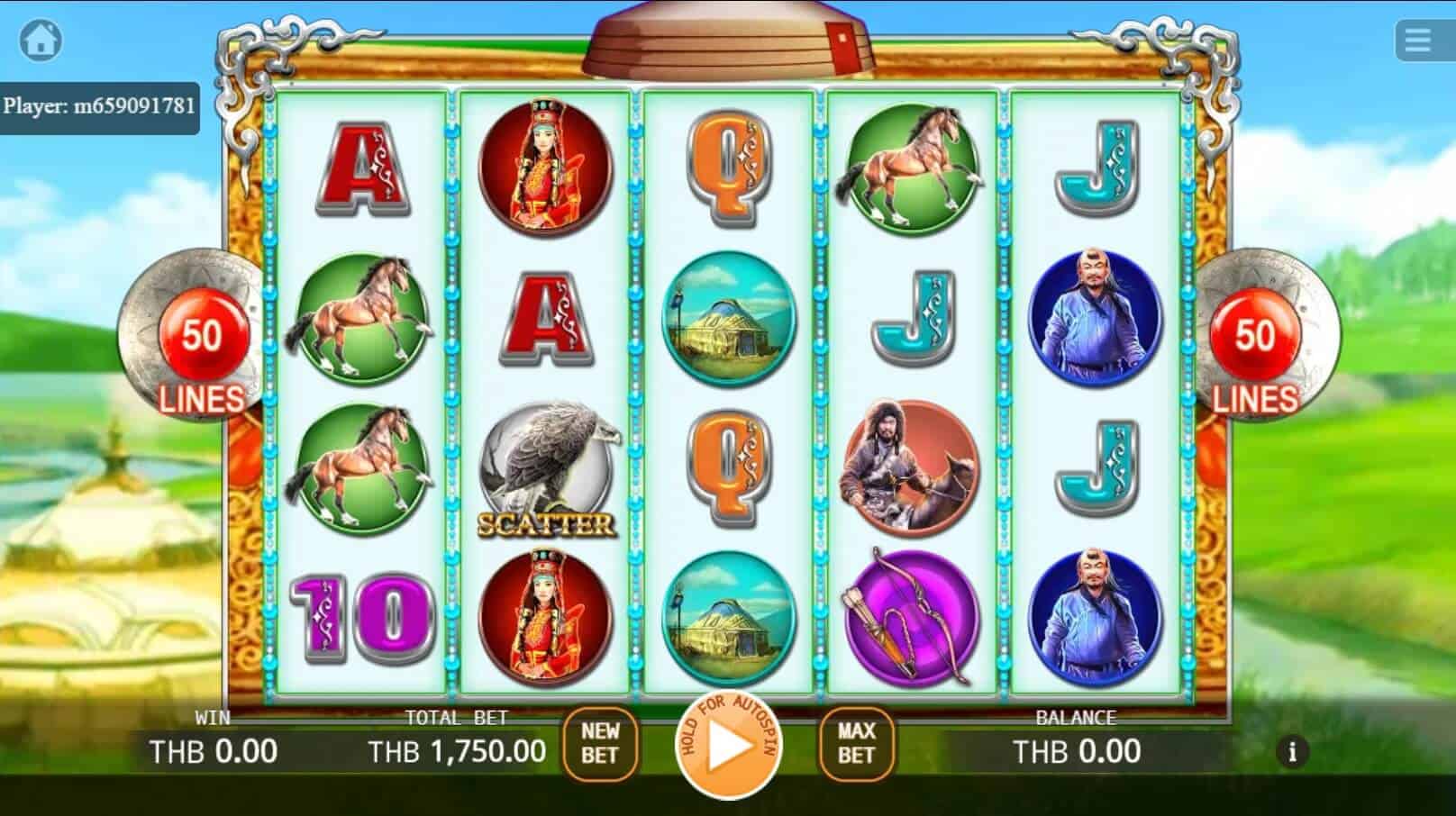Click the TOTAL BET amount display
Viewport: 1456px width, 816px height.
(458, 749)
